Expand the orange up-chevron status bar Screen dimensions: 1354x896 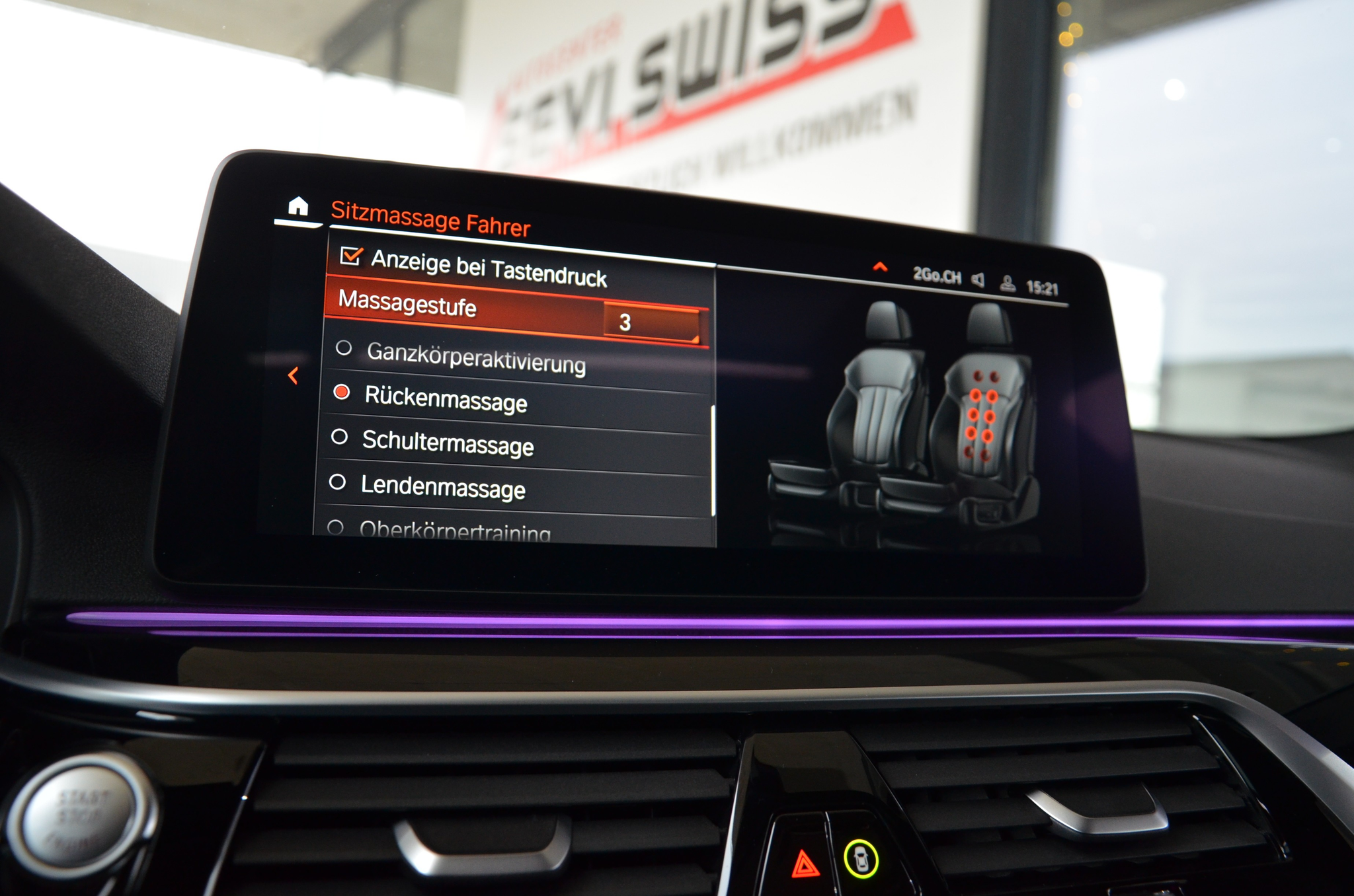(880, 267)
